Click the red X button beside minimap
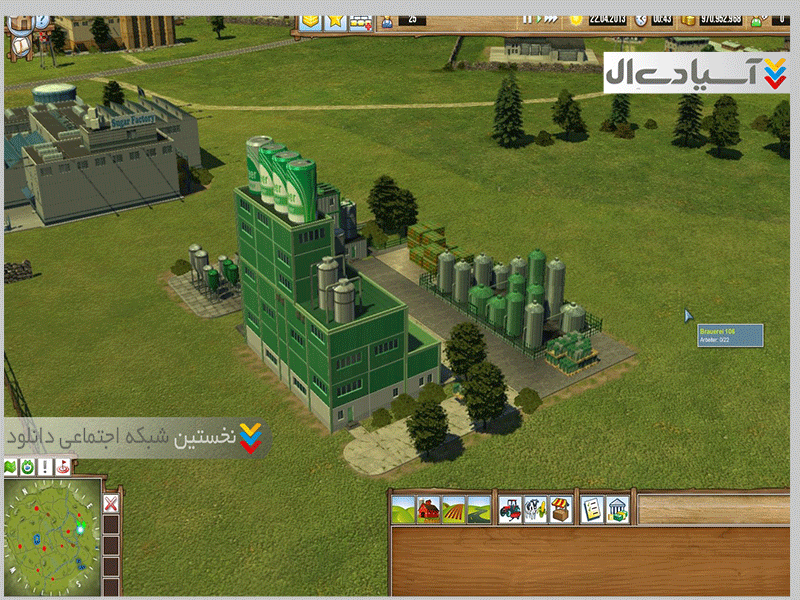The width and height of the screenshot is (800, 600). [112, 503]
